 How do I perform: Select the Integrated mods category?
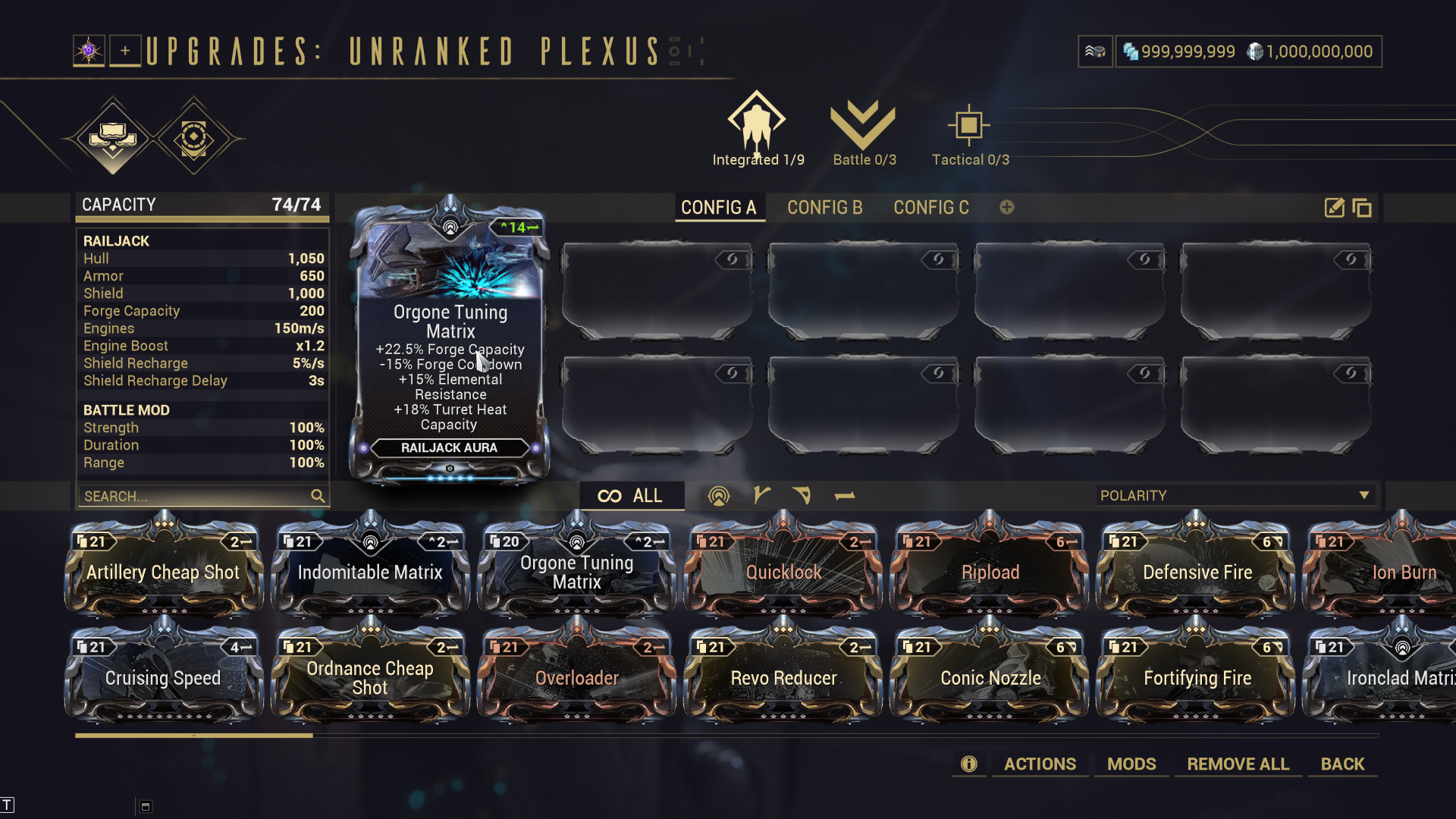757,129
